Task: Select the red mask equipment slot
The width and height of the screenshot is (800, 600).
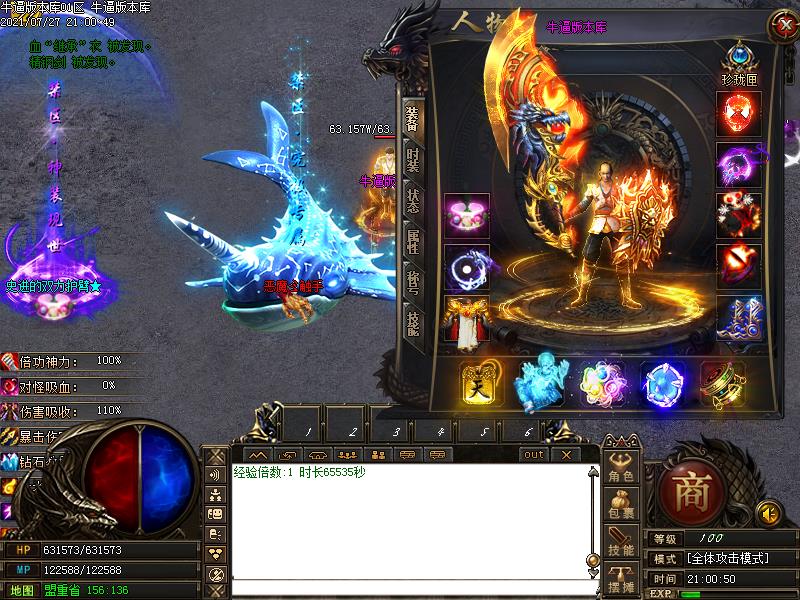Action: coord(739,114)
